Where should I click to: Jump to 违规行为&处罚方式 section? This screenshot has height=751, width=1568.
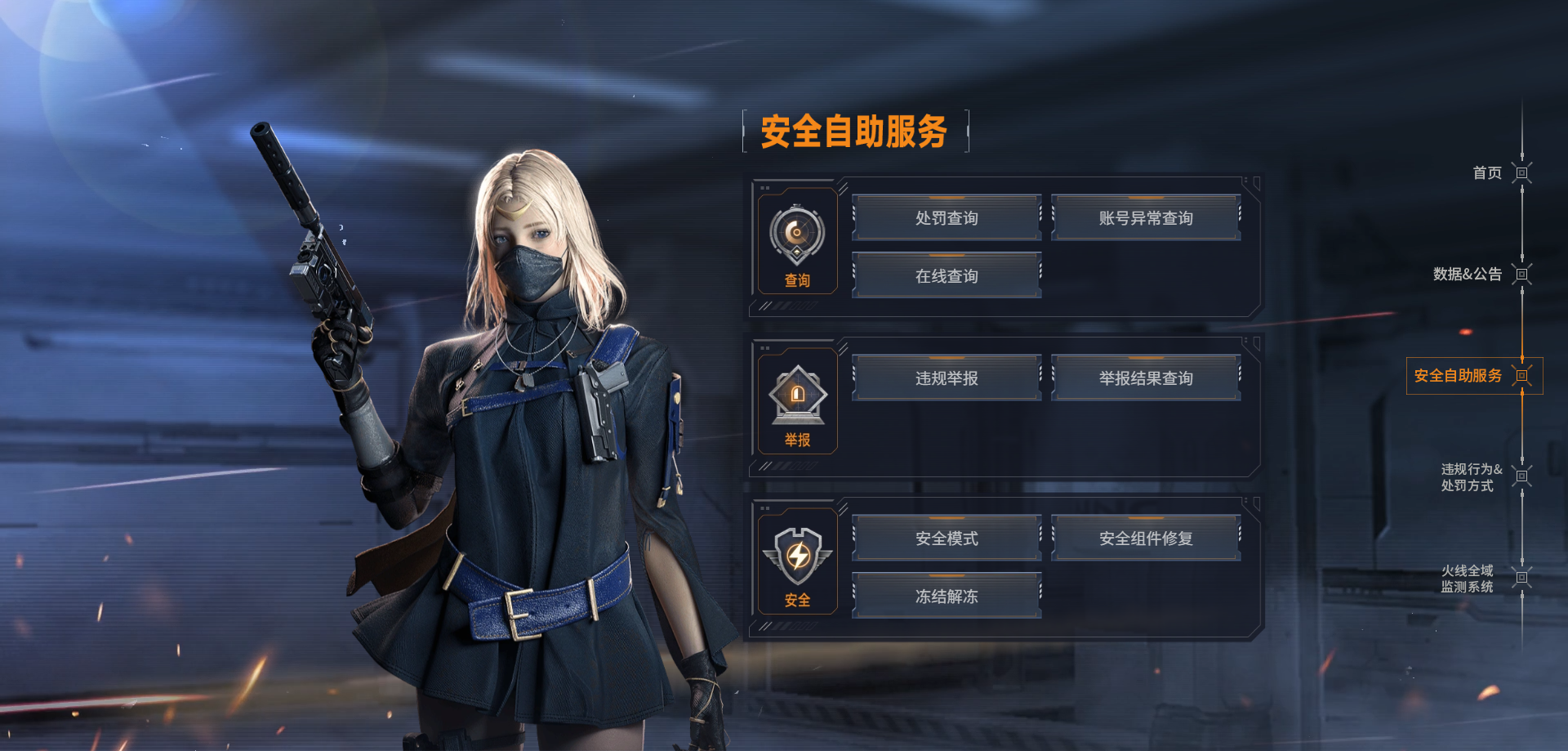(1471, 477)
